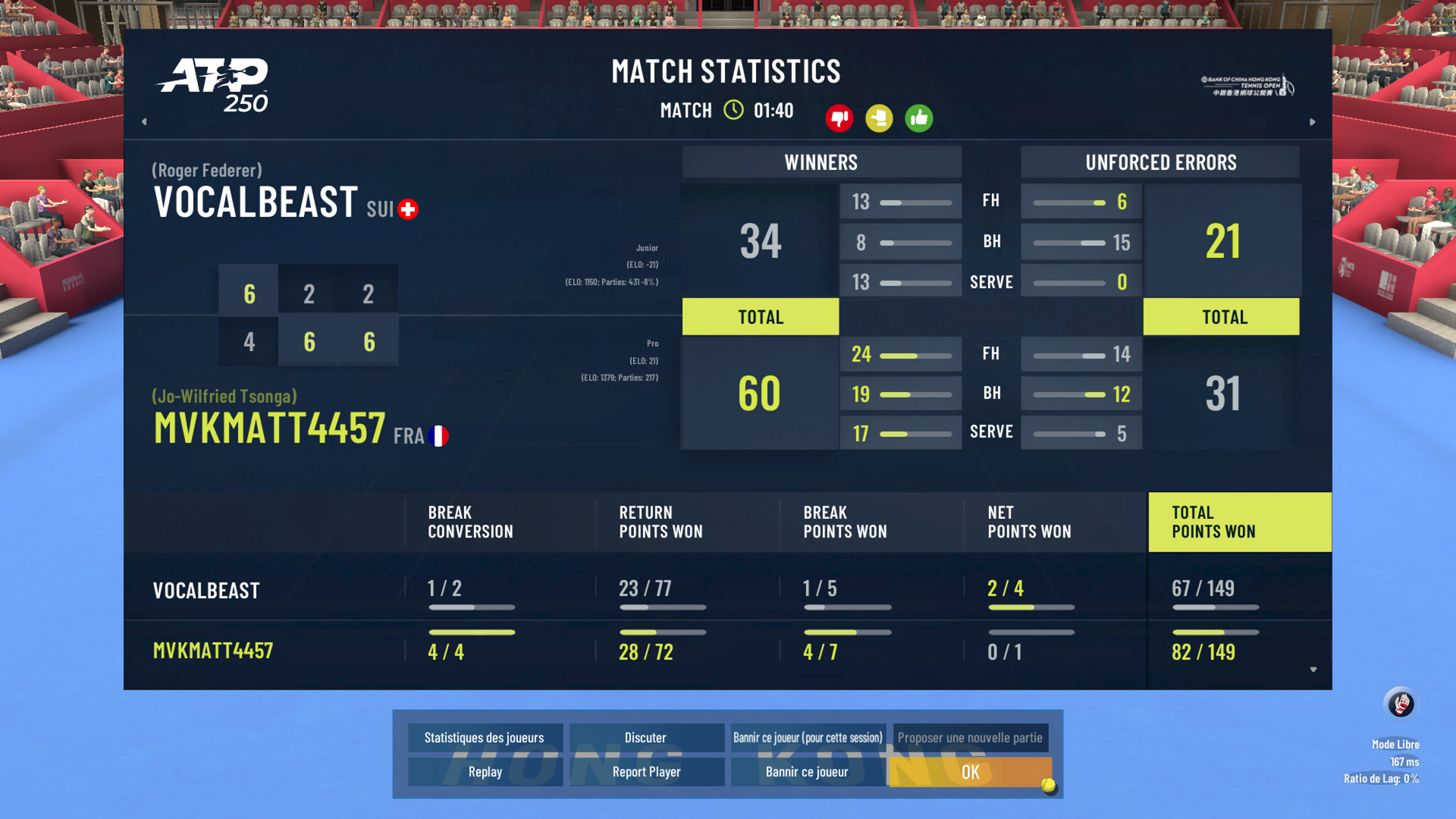The image size is (1456, 819).
Task: Select the Total Points Won column
Action: [x=1239, y=522]
